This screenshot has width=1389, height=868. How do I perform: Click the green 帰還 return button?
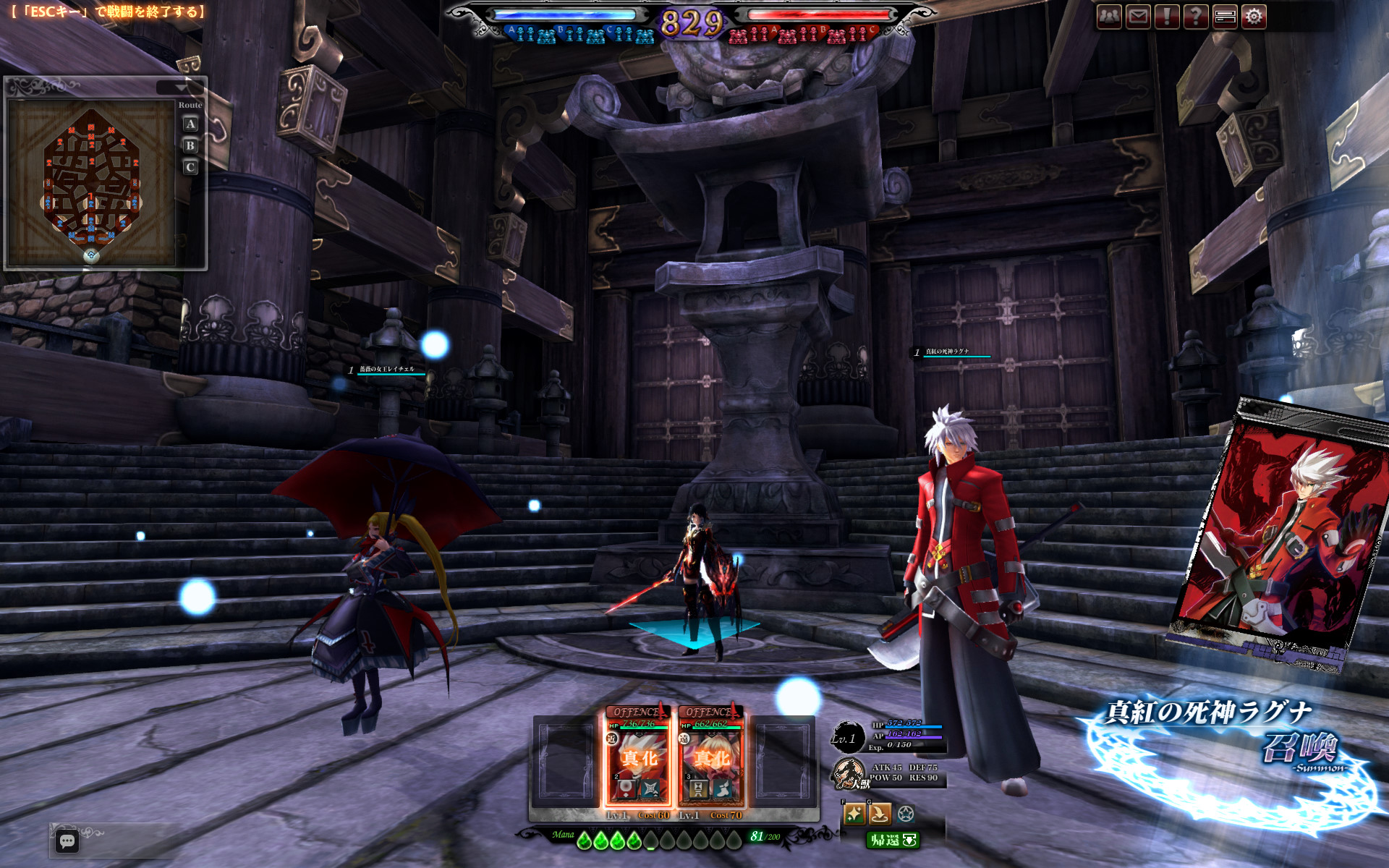[x=893, y=840]
